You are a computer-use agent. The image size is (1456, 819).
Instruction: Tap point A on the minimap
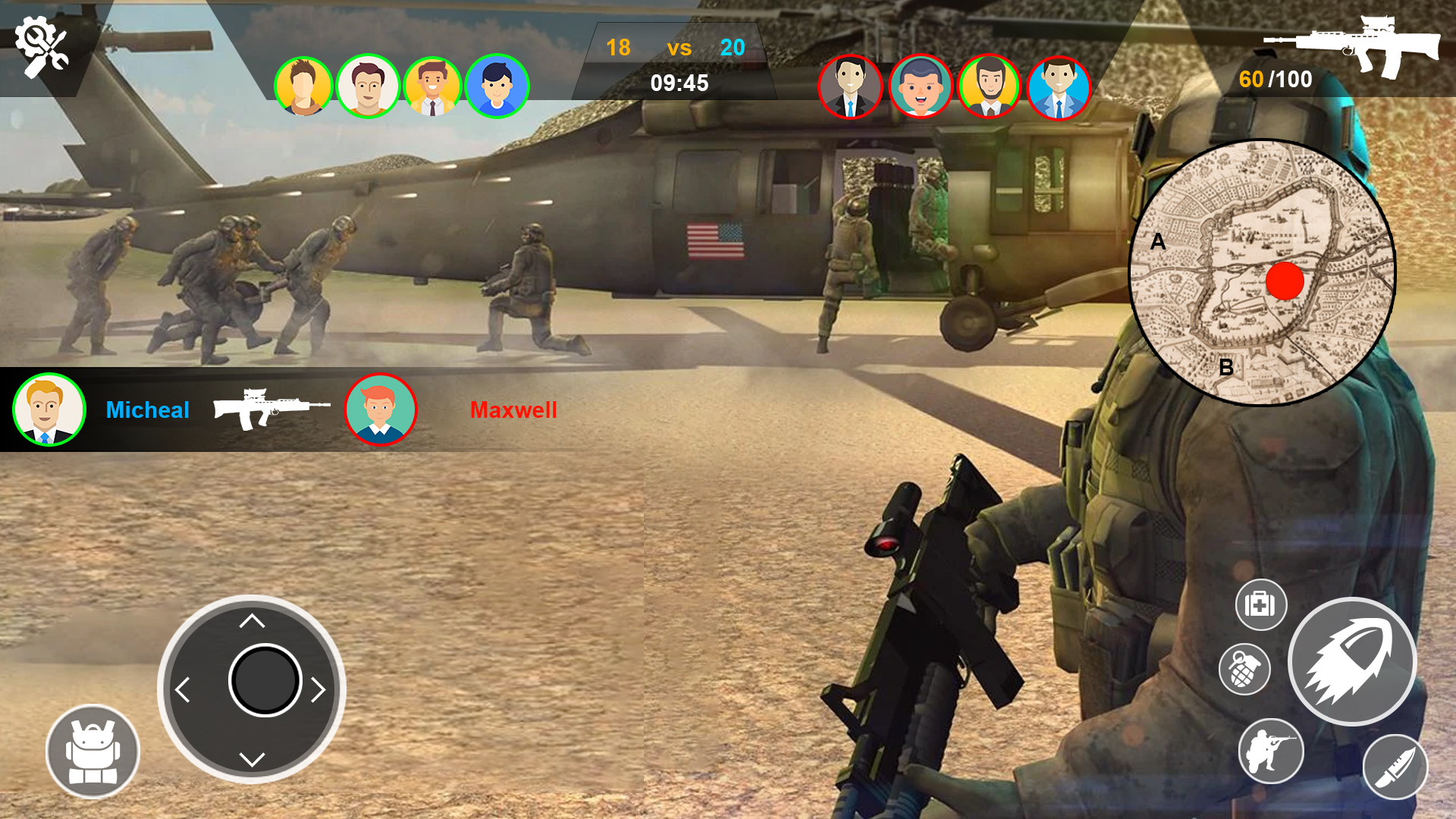point(1158,241)
